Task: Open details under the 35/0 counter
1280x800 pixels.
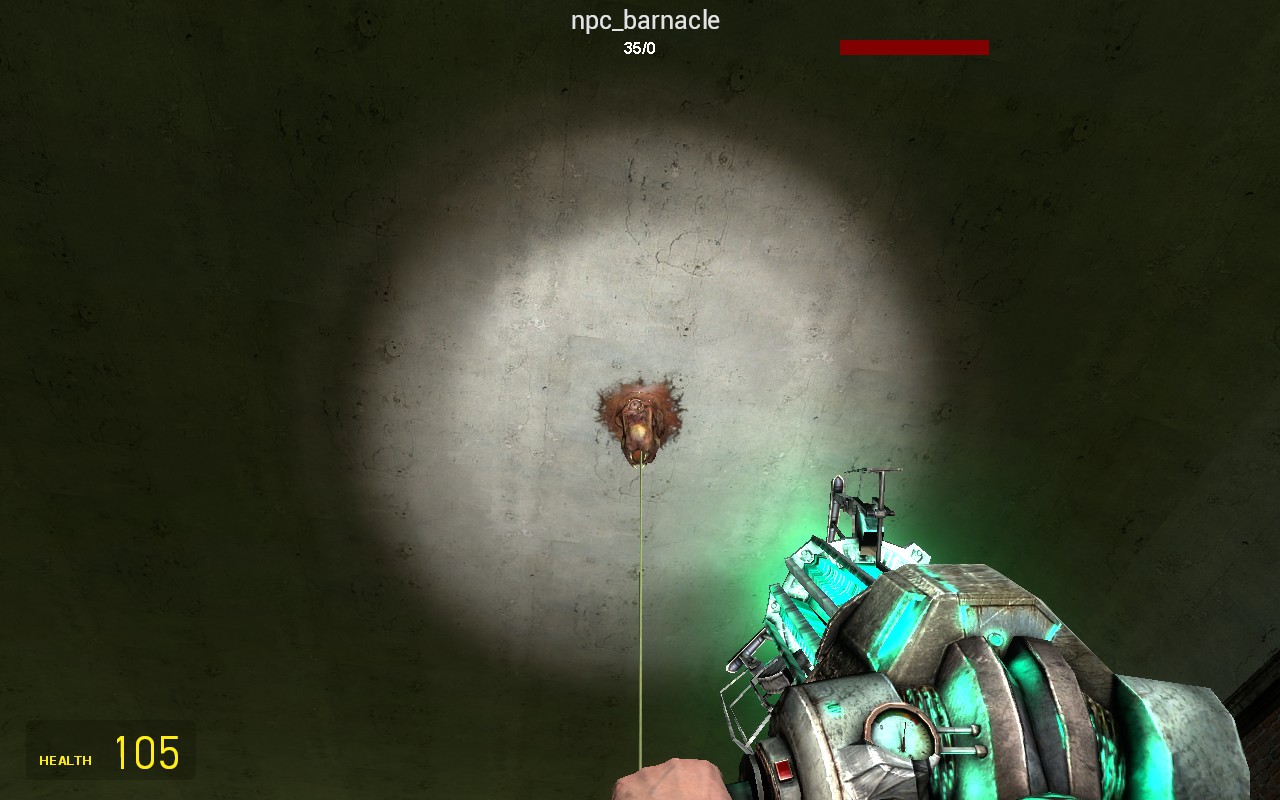Action: tap(640, 45)
